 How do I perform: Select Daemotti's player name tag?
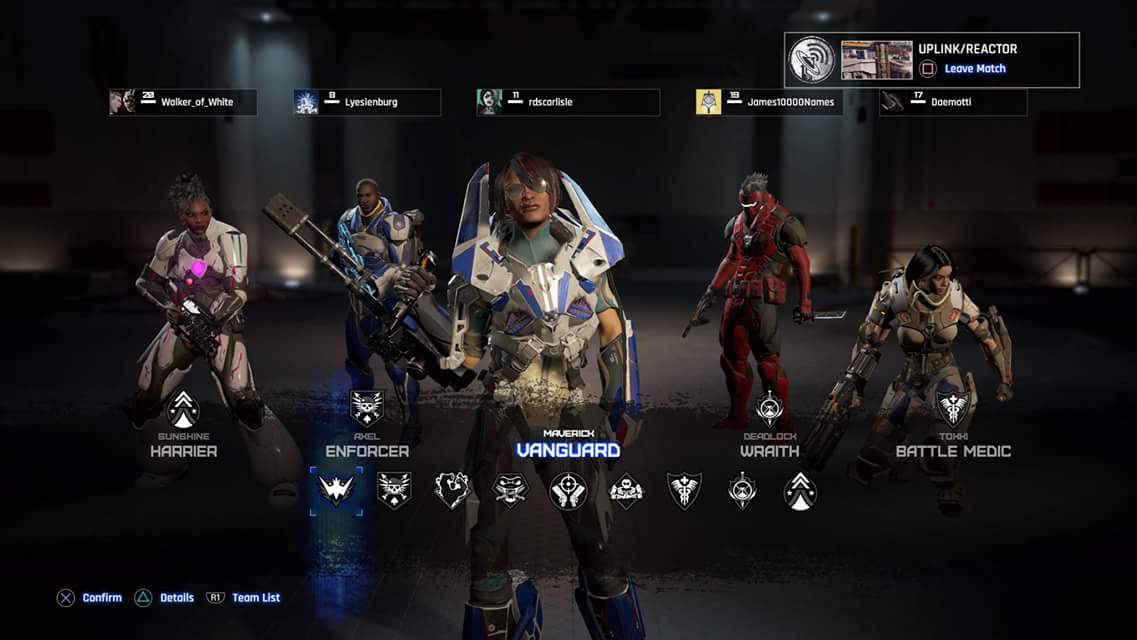[953, 102]
